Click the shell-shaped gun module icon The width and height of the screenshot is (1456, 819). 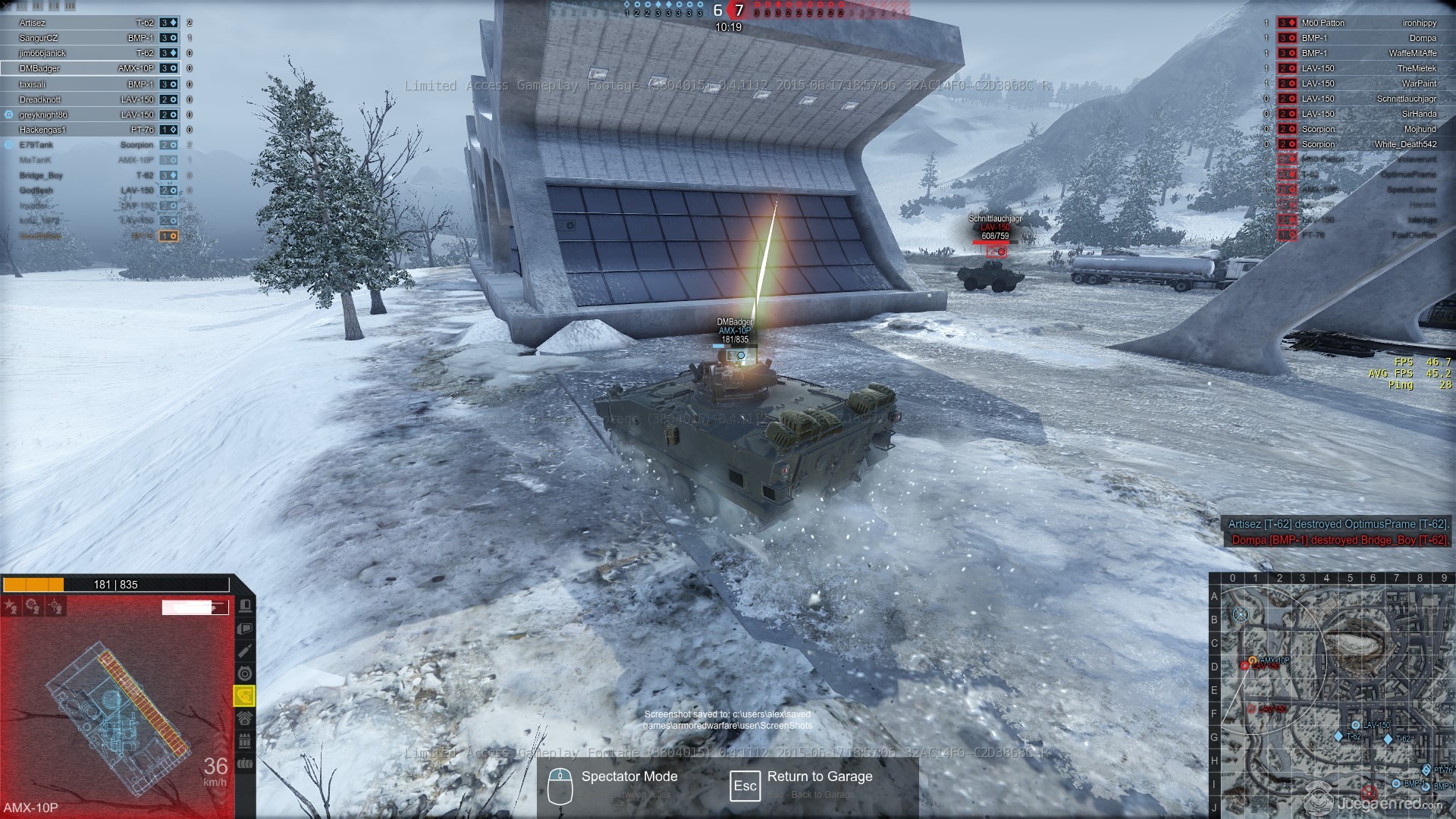(x=244, y=651)
